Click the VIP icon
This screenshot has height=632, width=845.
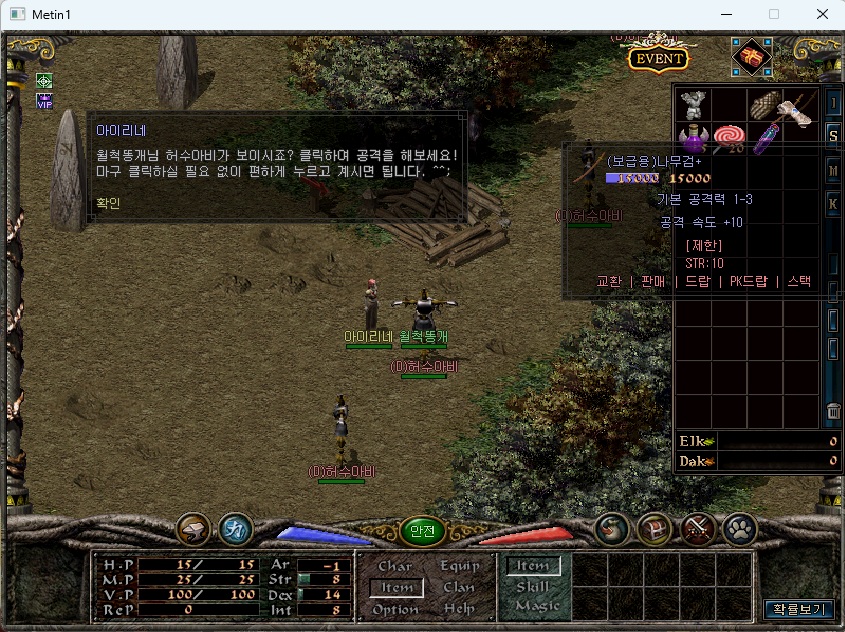[x=44, y=101]
